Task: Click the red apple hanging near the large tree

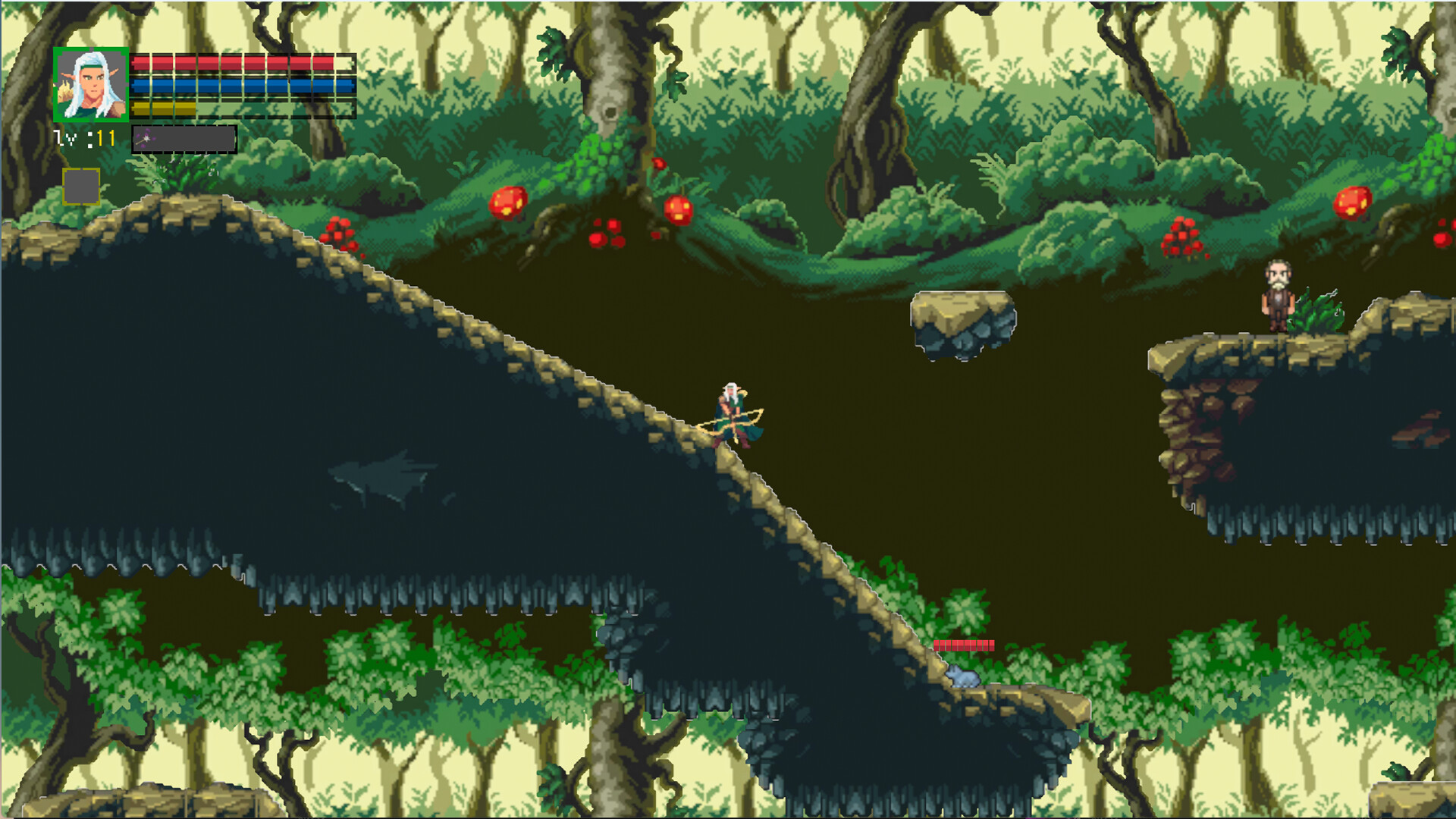Action: point(679,209)
